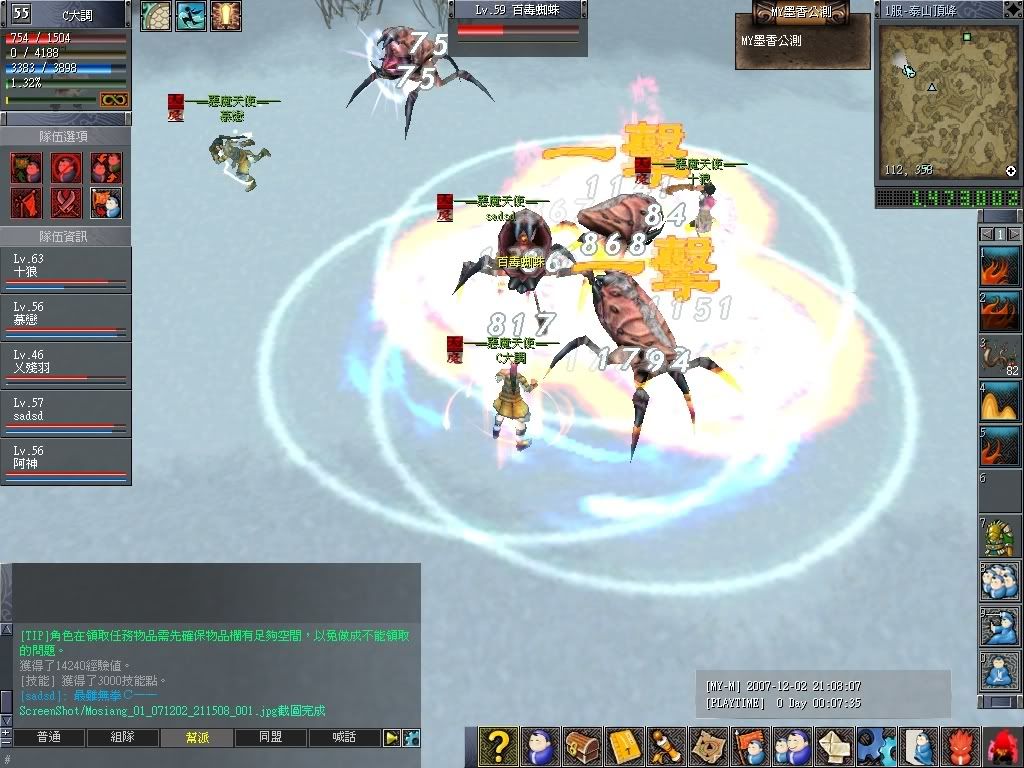This screenshot has height=768, width=1024.
Task: Click the running figure buff icon
Action: click(192, 16)
